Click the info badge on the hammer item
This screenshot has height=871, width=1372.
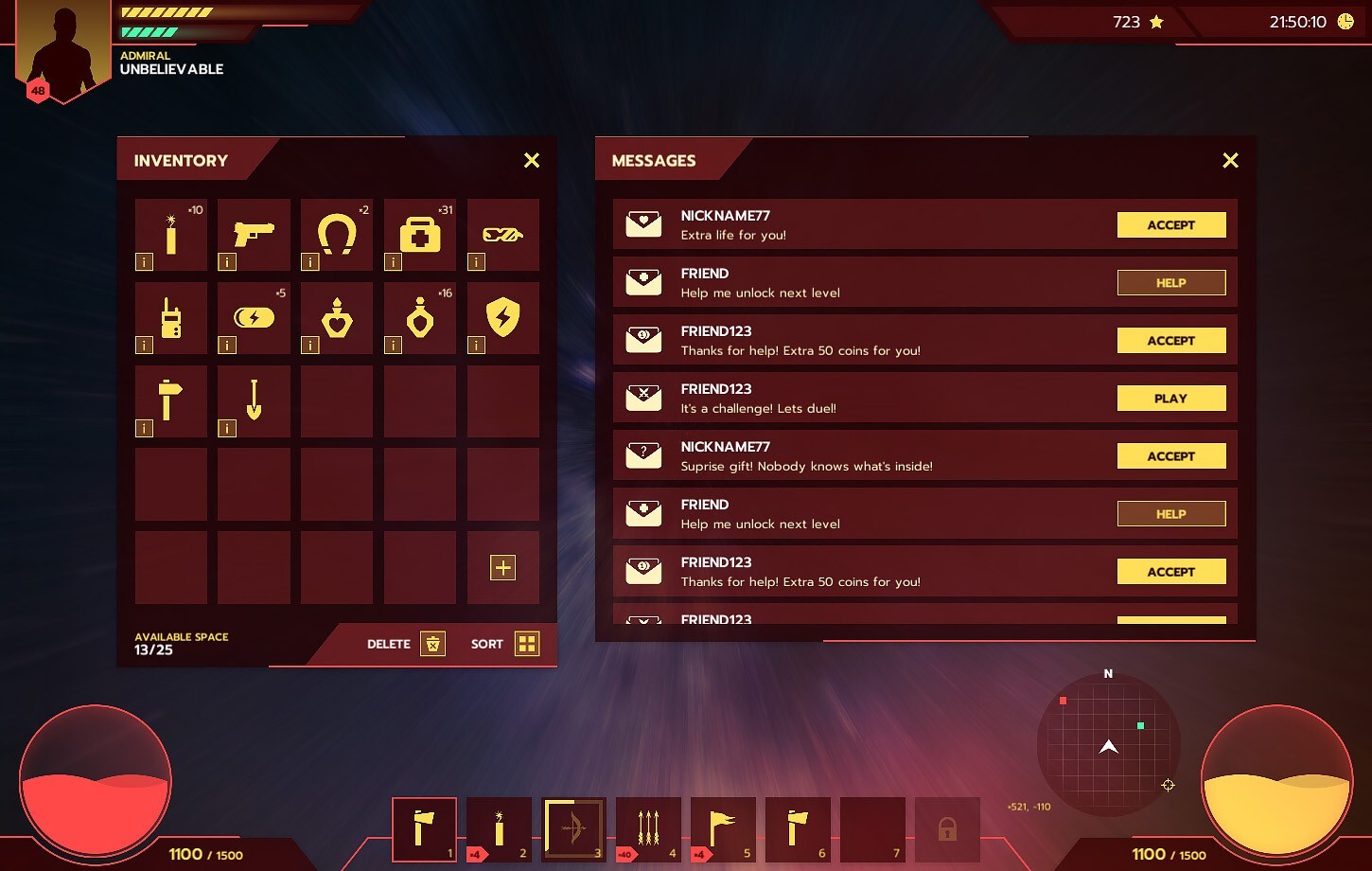[144, 429]
